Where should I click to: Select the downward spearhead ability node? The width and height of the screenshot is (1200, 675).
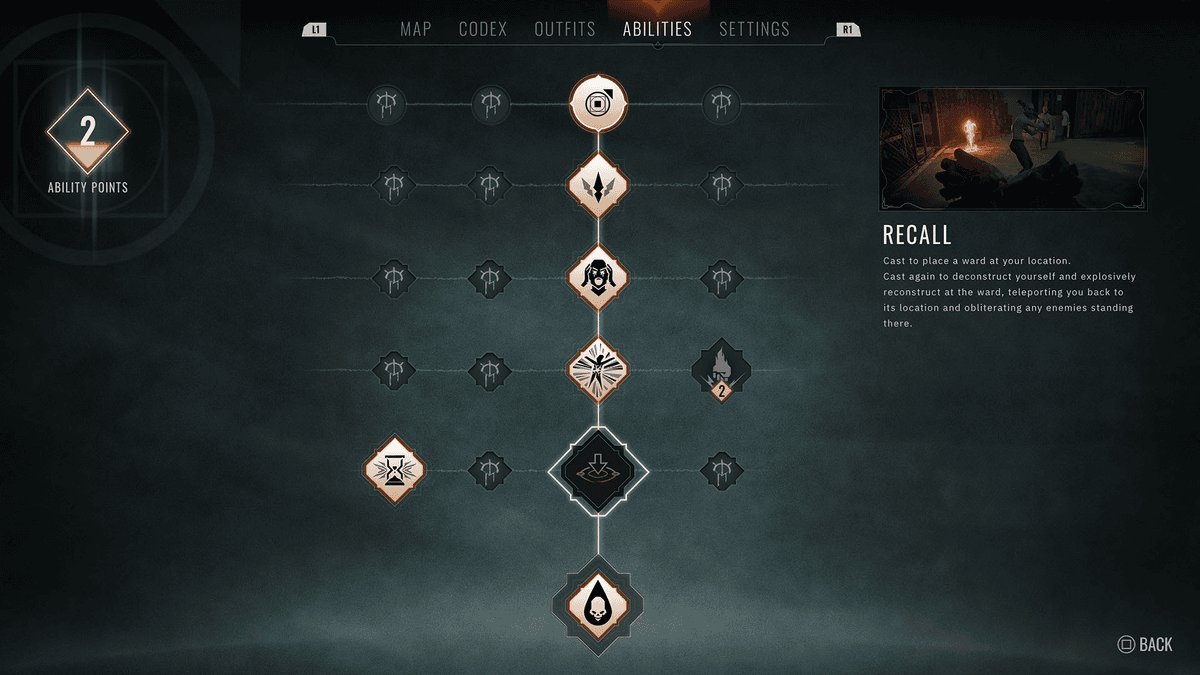point(598,186)
